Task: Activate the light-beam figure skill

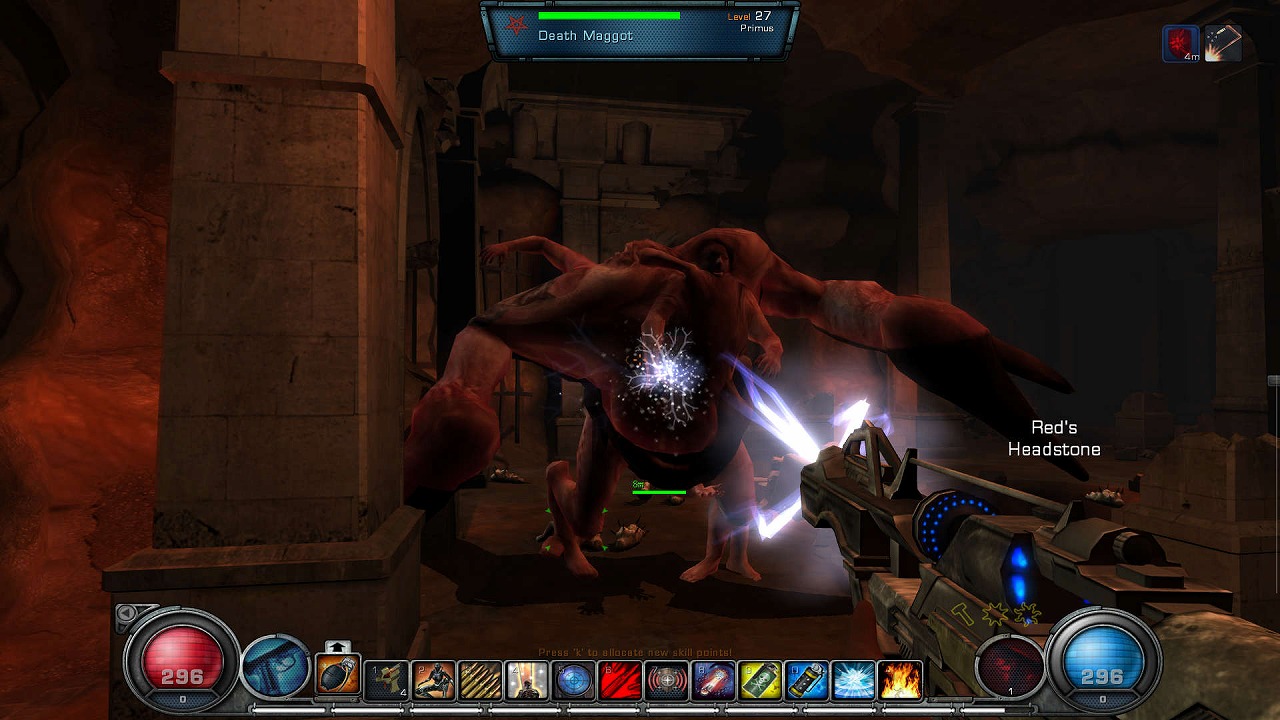Action: coord(526,680)
